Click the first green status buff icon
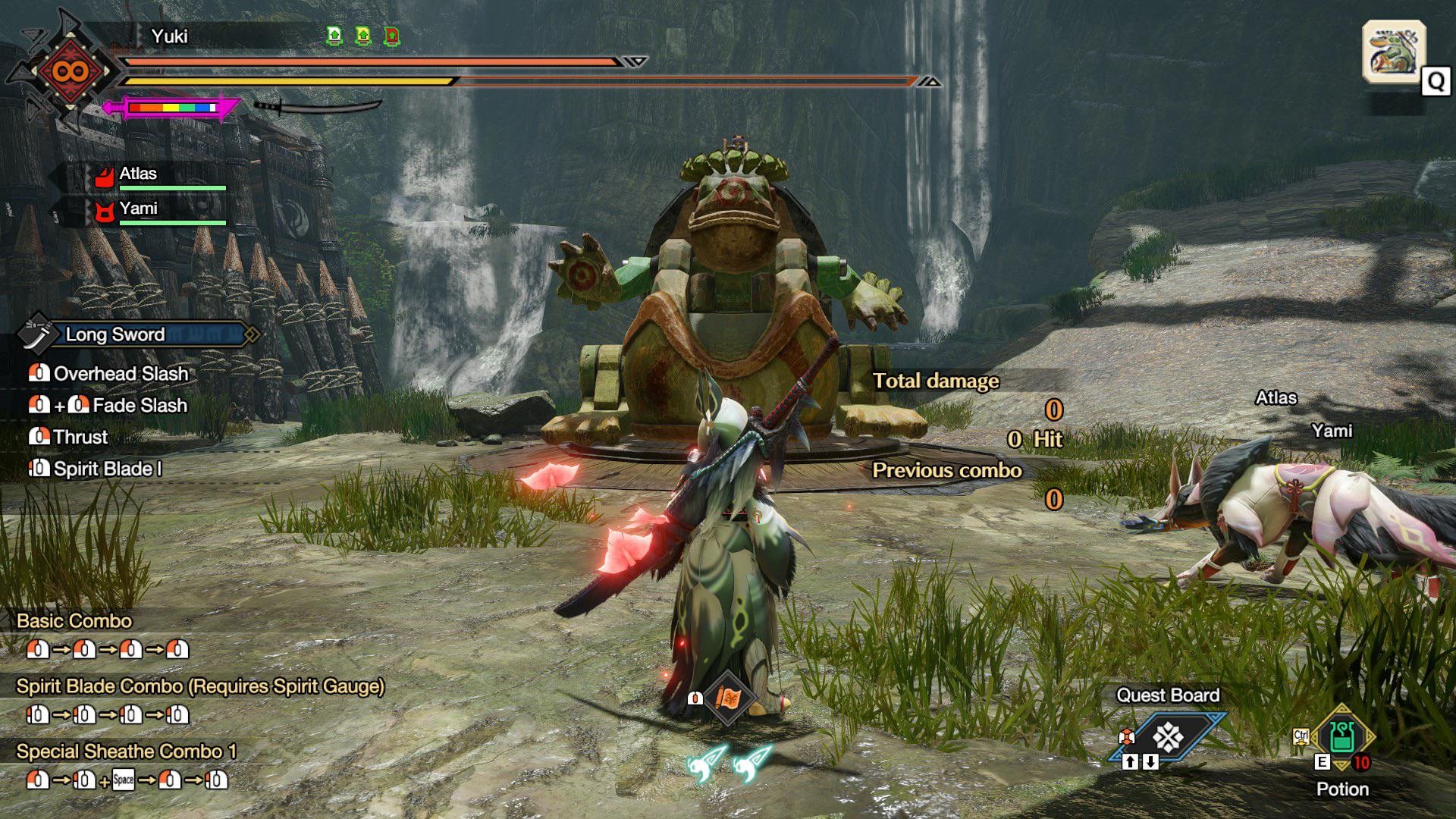The width and height of the screenshot is (1456, 819). tap(334, 36)
